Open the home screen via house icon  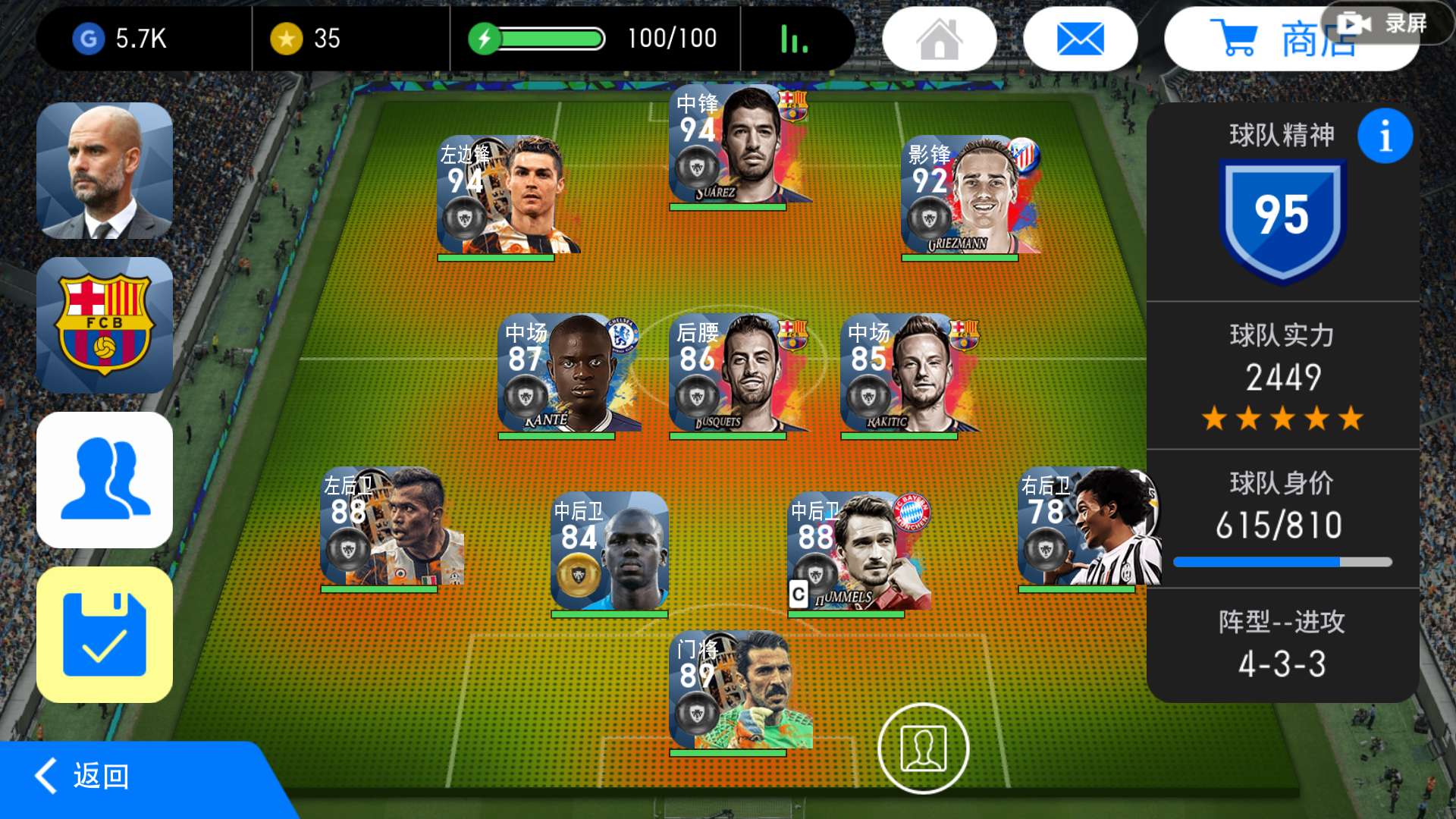point(939,39)
